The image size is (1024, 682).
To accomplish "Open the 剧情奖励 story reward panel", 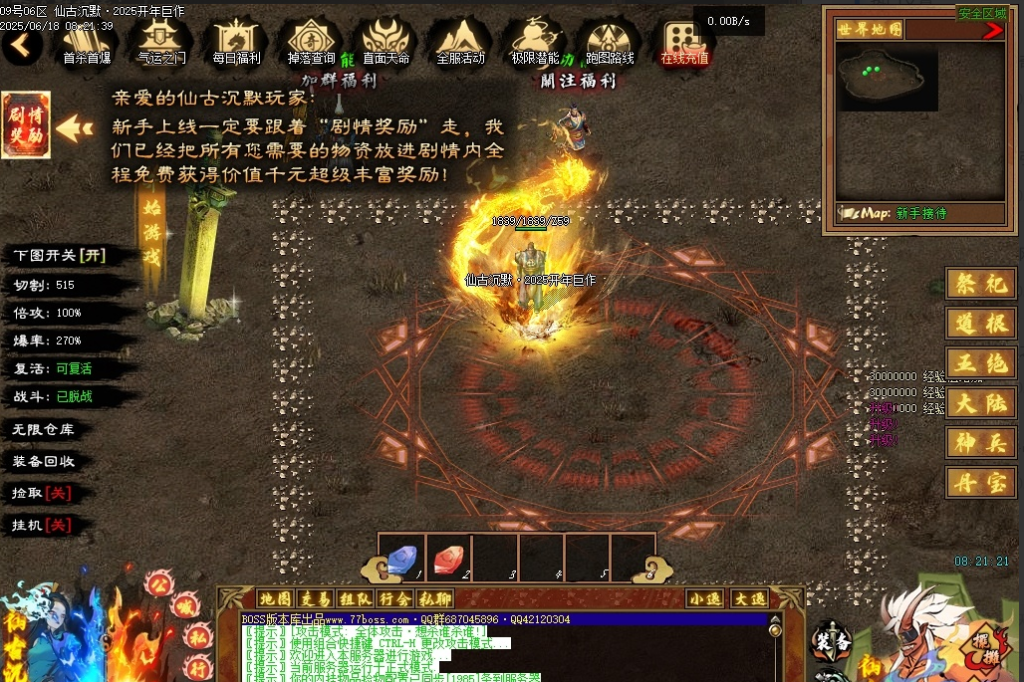I will point(26,126).
